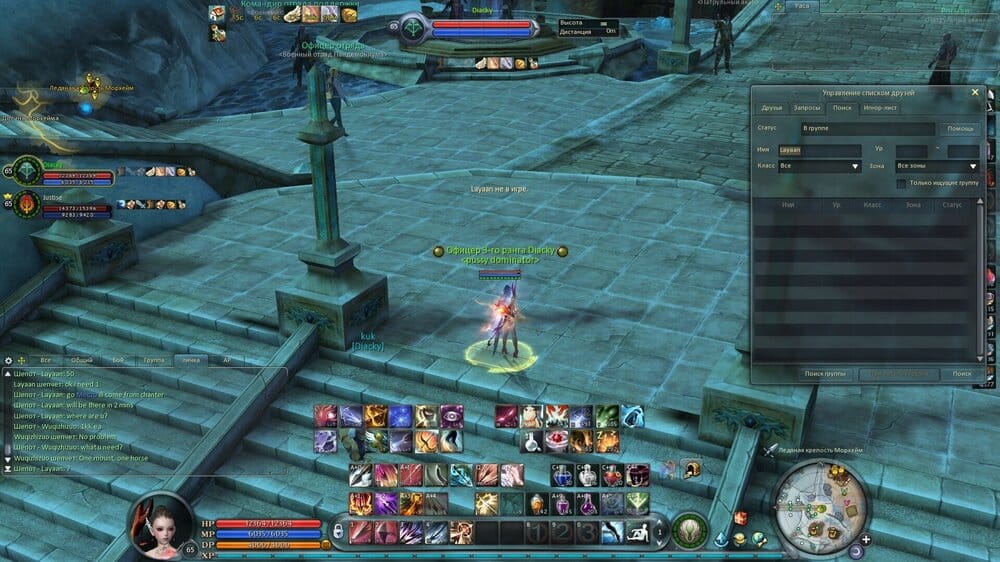Expand the Зона dropdown showing Все зоны

pos(937,166)
